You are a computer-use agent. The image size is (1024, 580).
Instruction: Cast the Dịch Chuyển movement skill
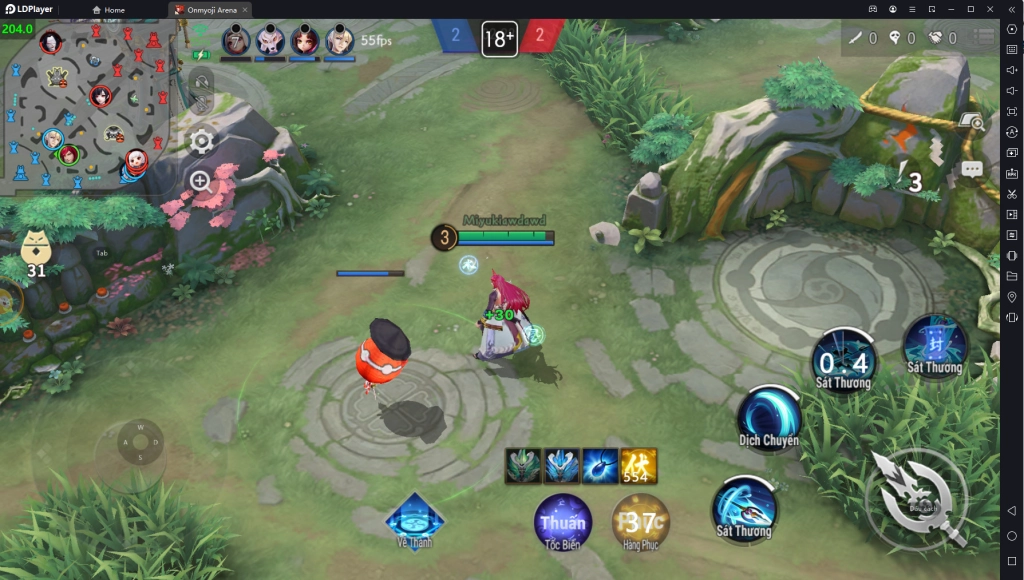[x=768, y=416]
